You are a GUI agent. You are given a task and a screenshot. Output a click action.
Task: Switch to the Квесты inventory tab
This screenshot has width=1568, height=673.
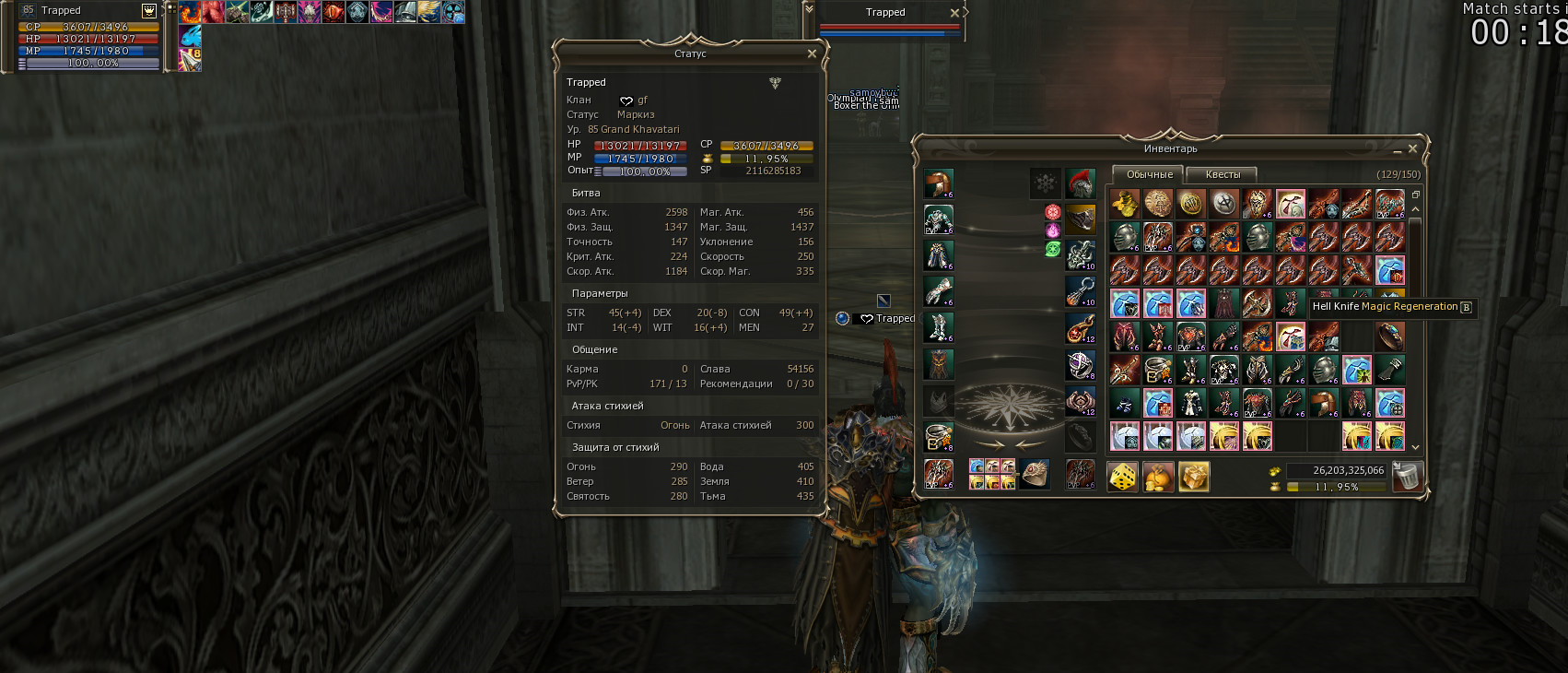(1222, 174)
